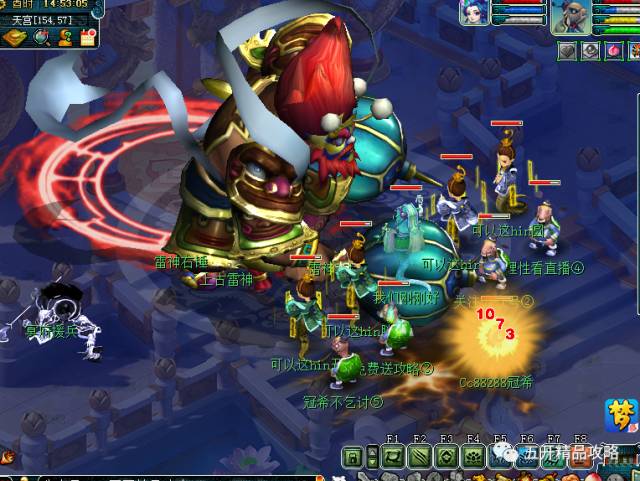
Task: Click the gray heart status icon
Action: pos(567,50)
